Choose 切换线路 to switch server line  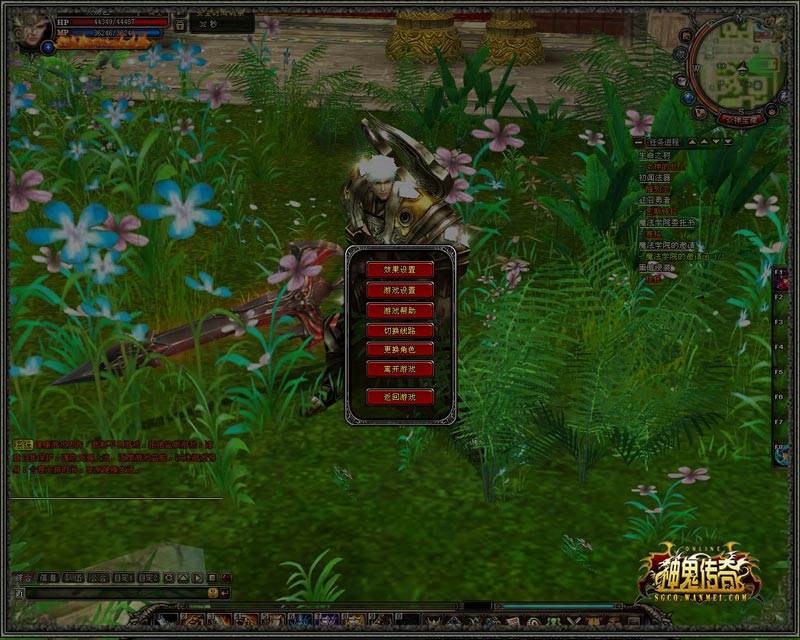[x=399, y=330]
